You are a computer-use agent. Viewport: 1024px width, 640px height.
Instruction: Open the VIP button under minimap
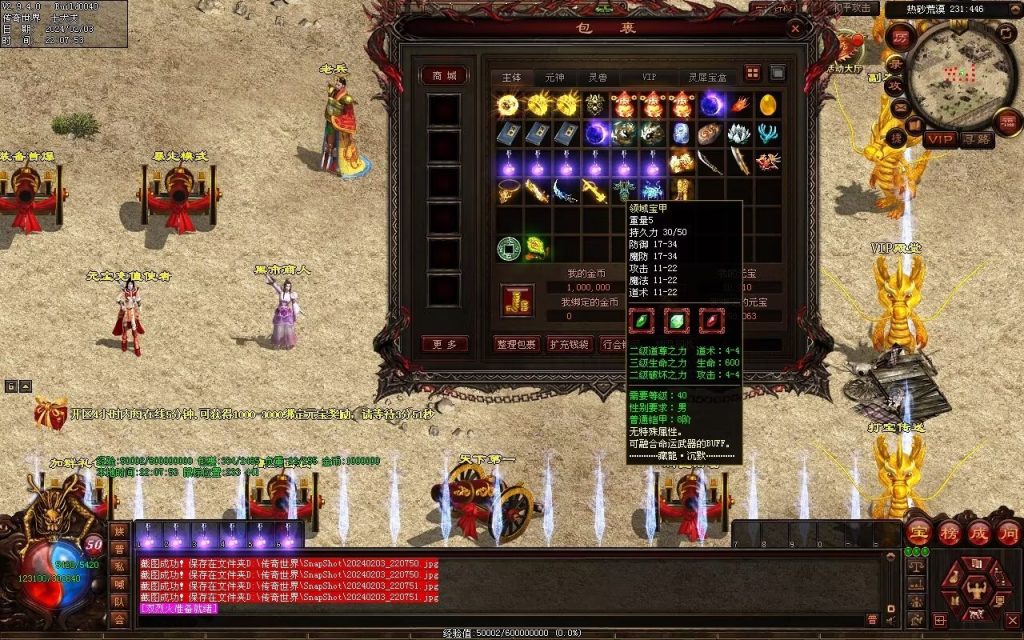(x=939, y=139)
